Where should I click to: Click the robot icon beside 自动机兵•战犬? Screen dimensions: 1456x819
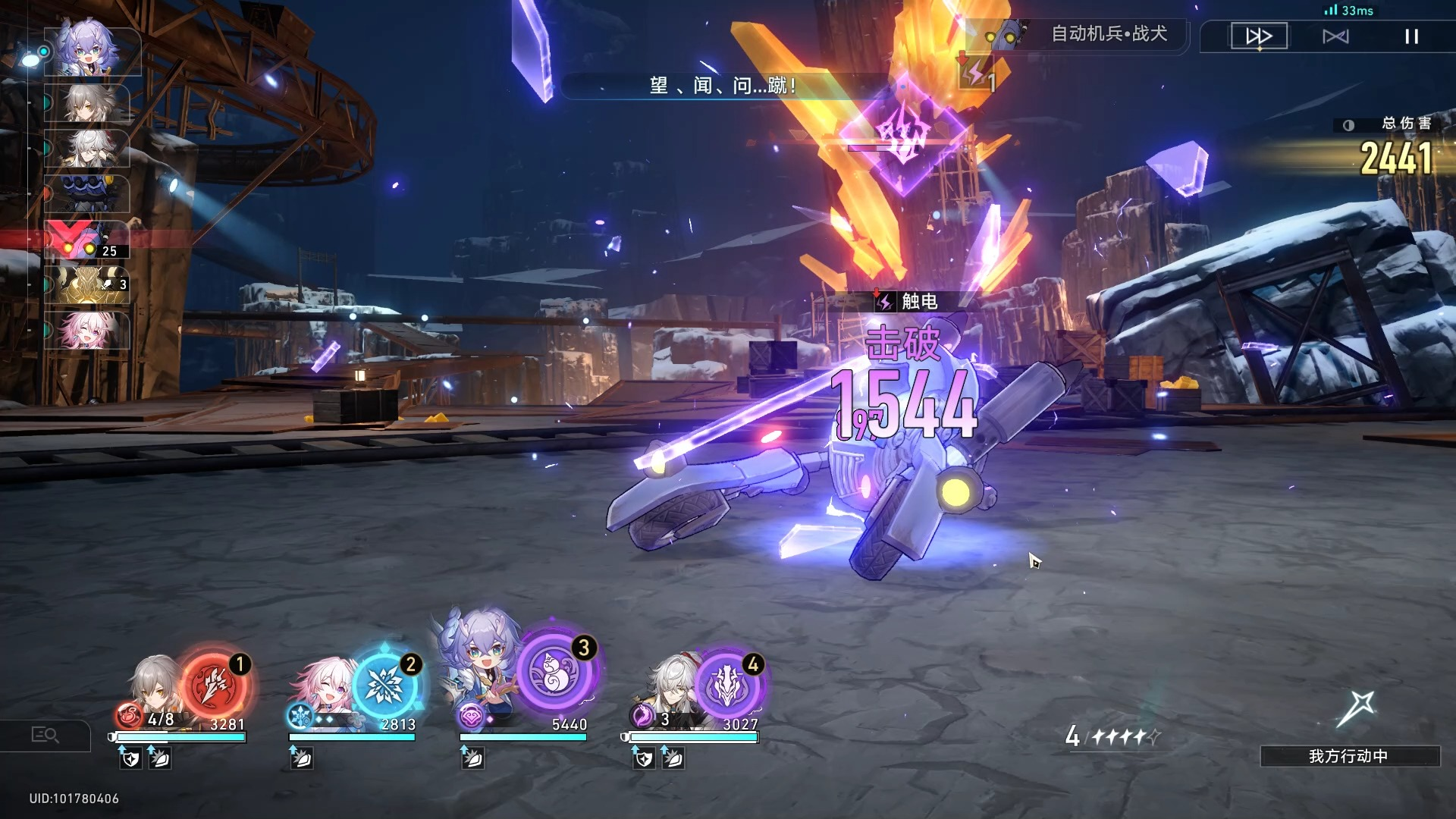point(1001,35)
